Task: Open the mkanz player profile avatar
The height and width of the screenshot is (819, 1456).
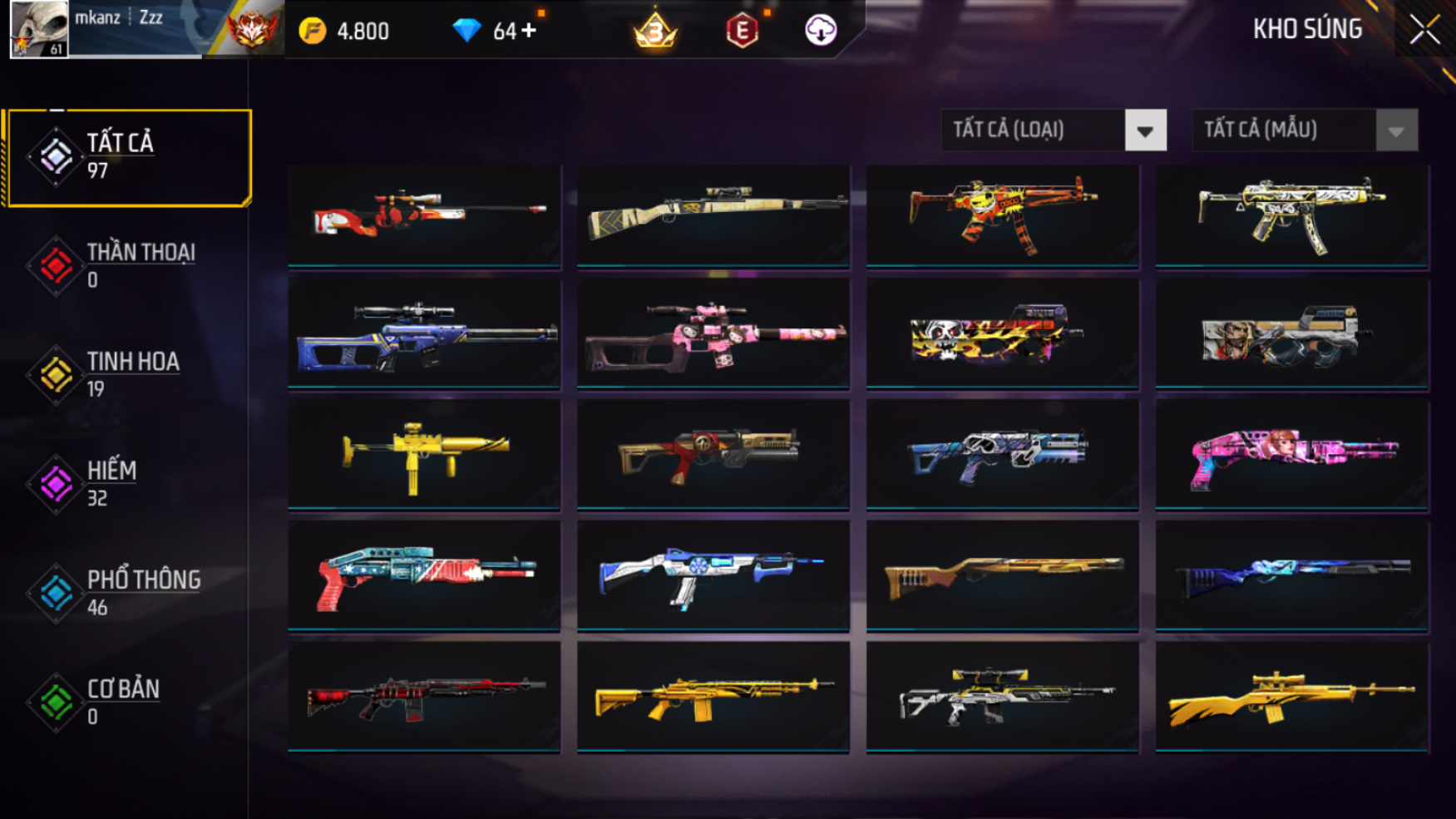Action: pyautogui.click(x=38, y=29)
